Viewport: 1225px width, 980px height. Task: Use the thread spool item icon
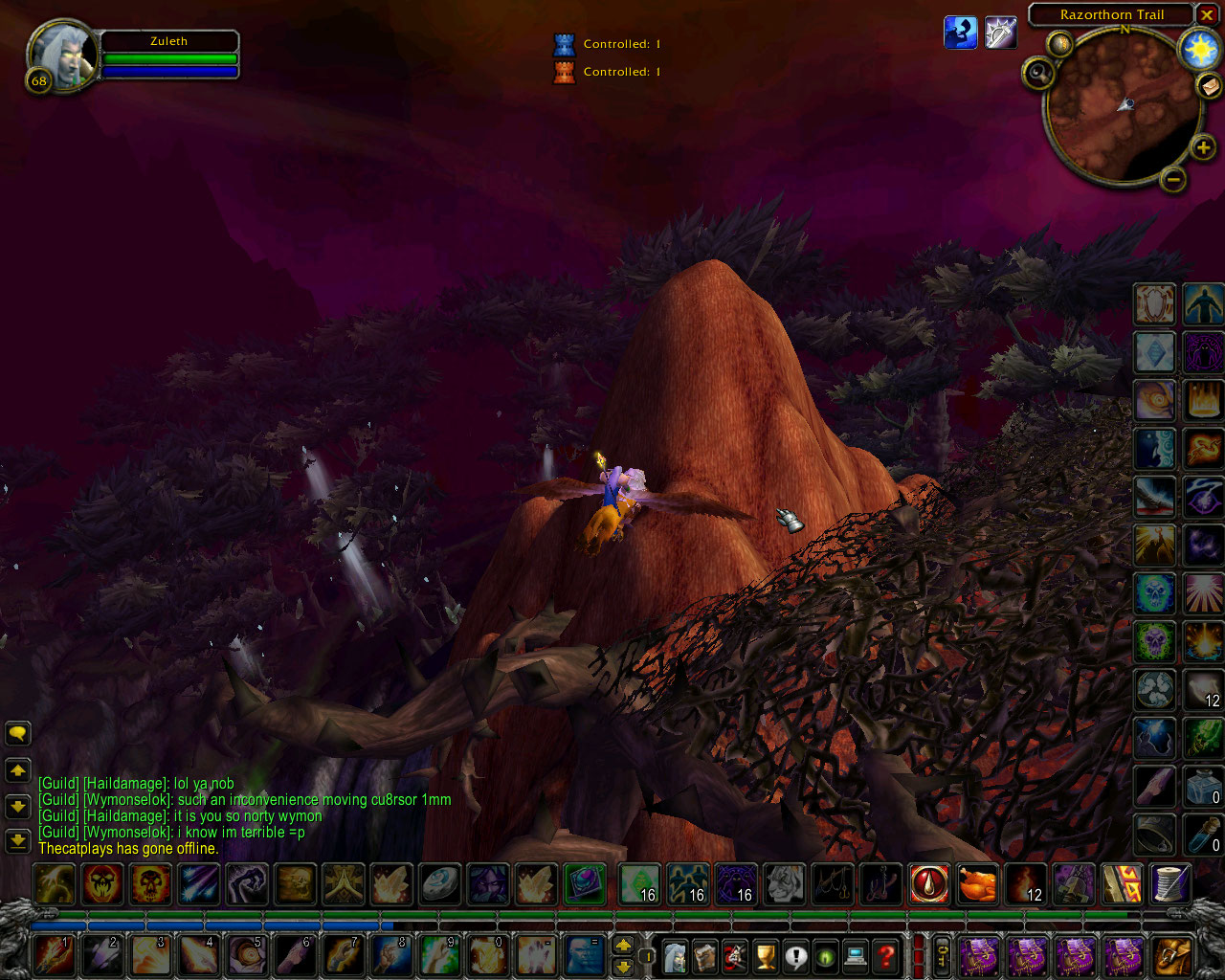1171,884
